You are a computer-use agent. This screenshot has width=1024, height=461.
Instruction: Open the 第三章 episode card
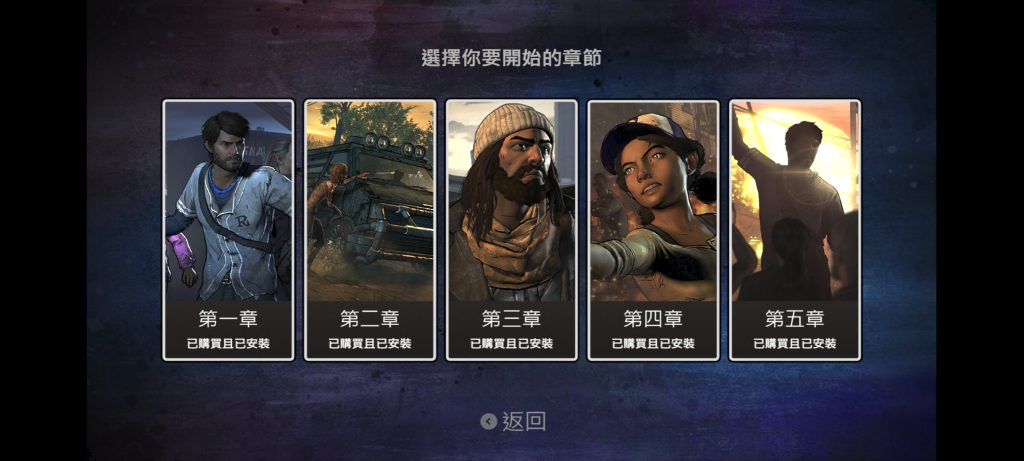[512, 229]
